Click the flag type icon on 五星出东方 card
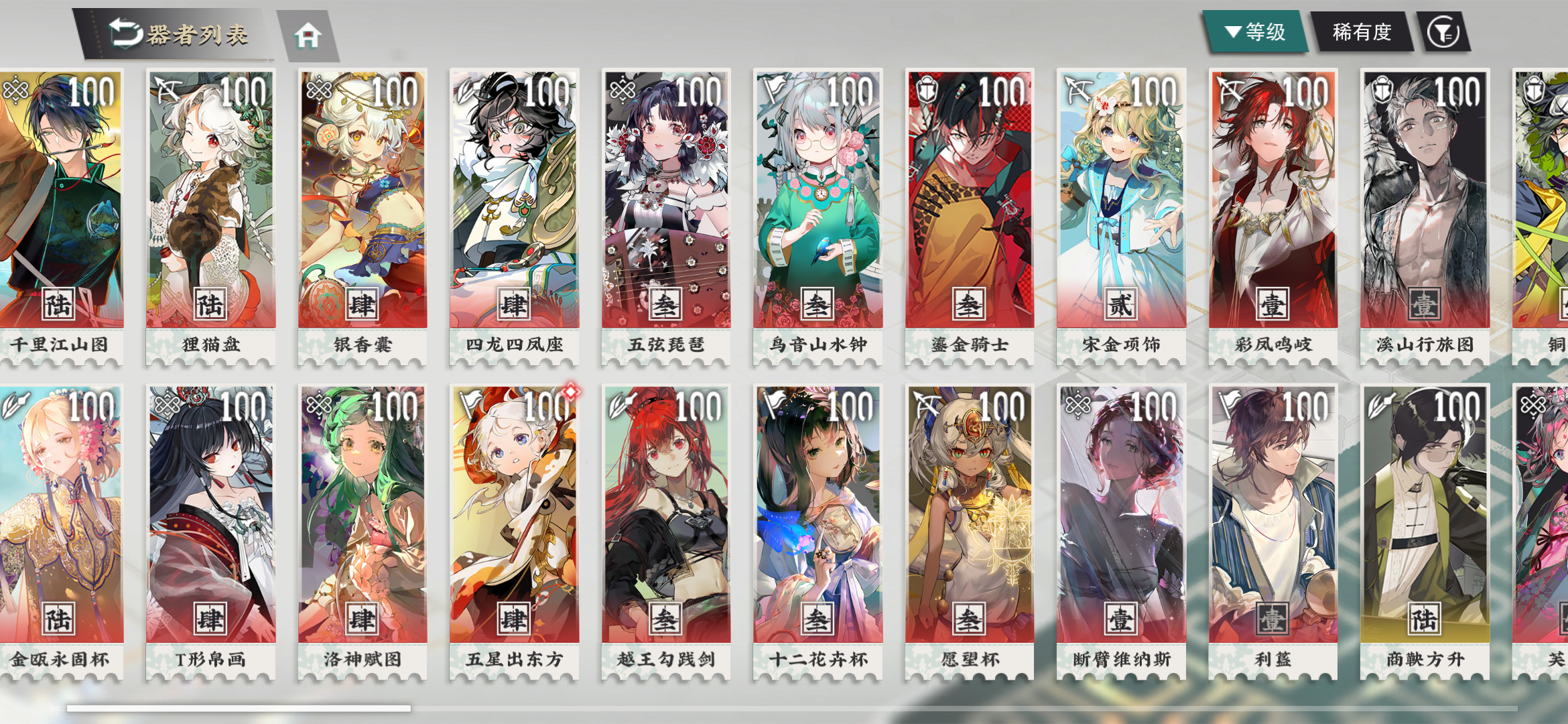 click(472, 404)
